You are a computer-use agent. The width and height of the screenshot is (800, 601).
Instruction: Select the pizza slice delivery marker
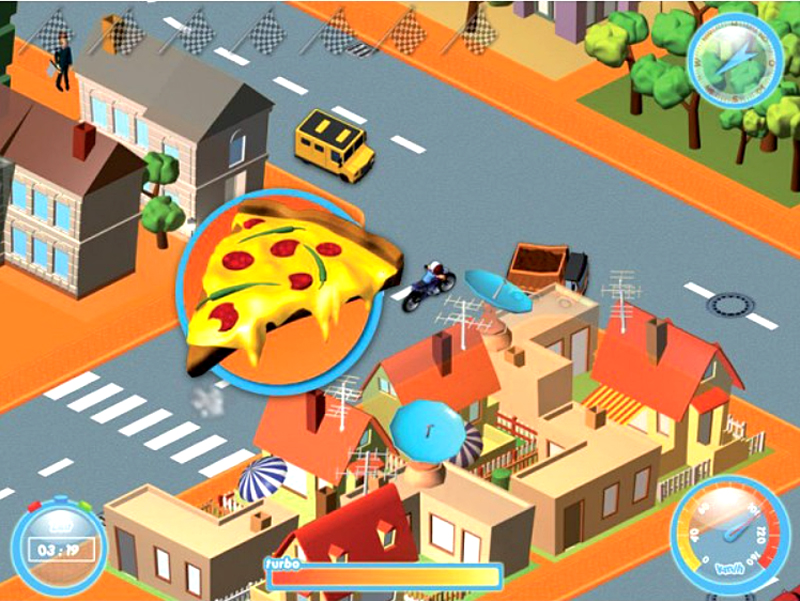click(x=279, y=289)
